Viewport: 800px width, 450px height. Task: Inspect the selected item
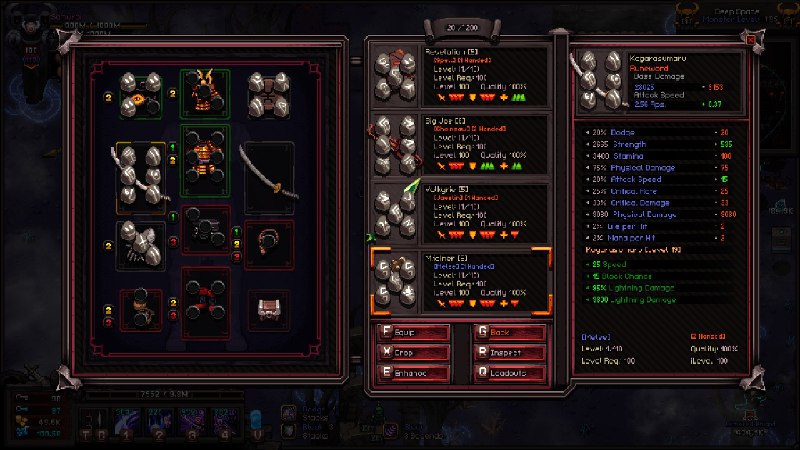510,353
